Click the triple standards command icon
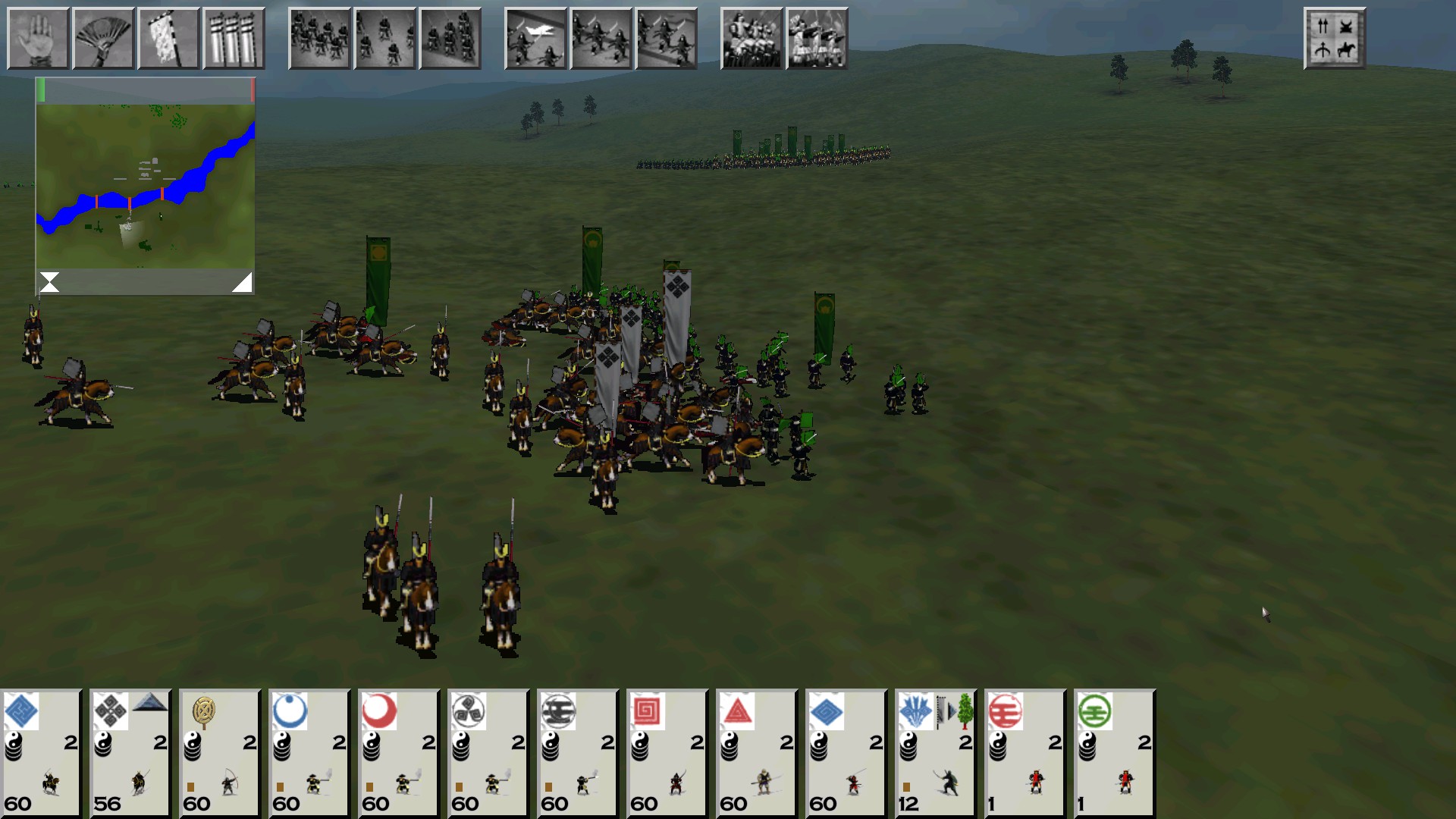 [234, 38]
